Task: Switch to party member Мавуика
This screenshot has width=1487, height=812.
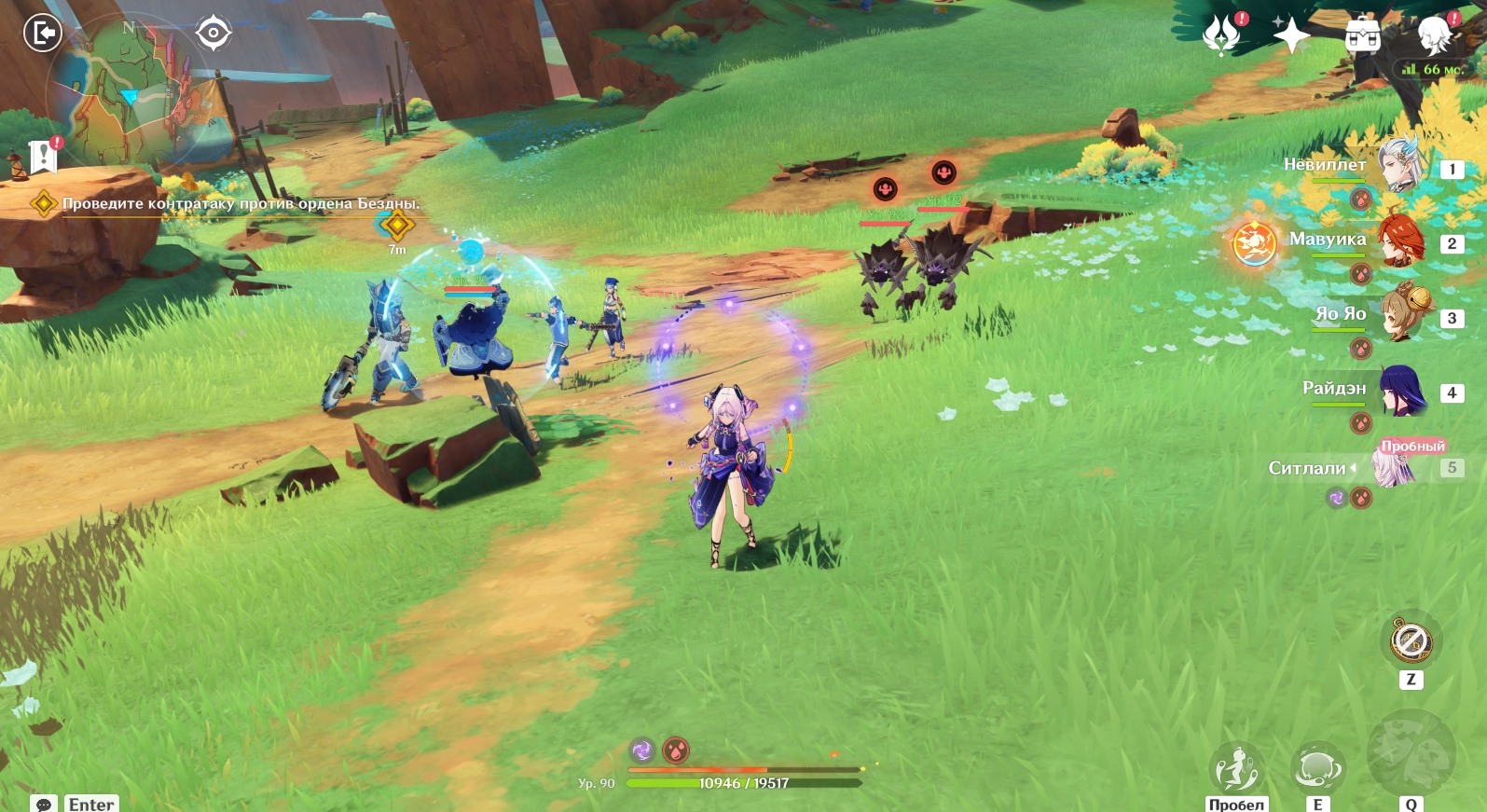Action: pos(1400,241)
